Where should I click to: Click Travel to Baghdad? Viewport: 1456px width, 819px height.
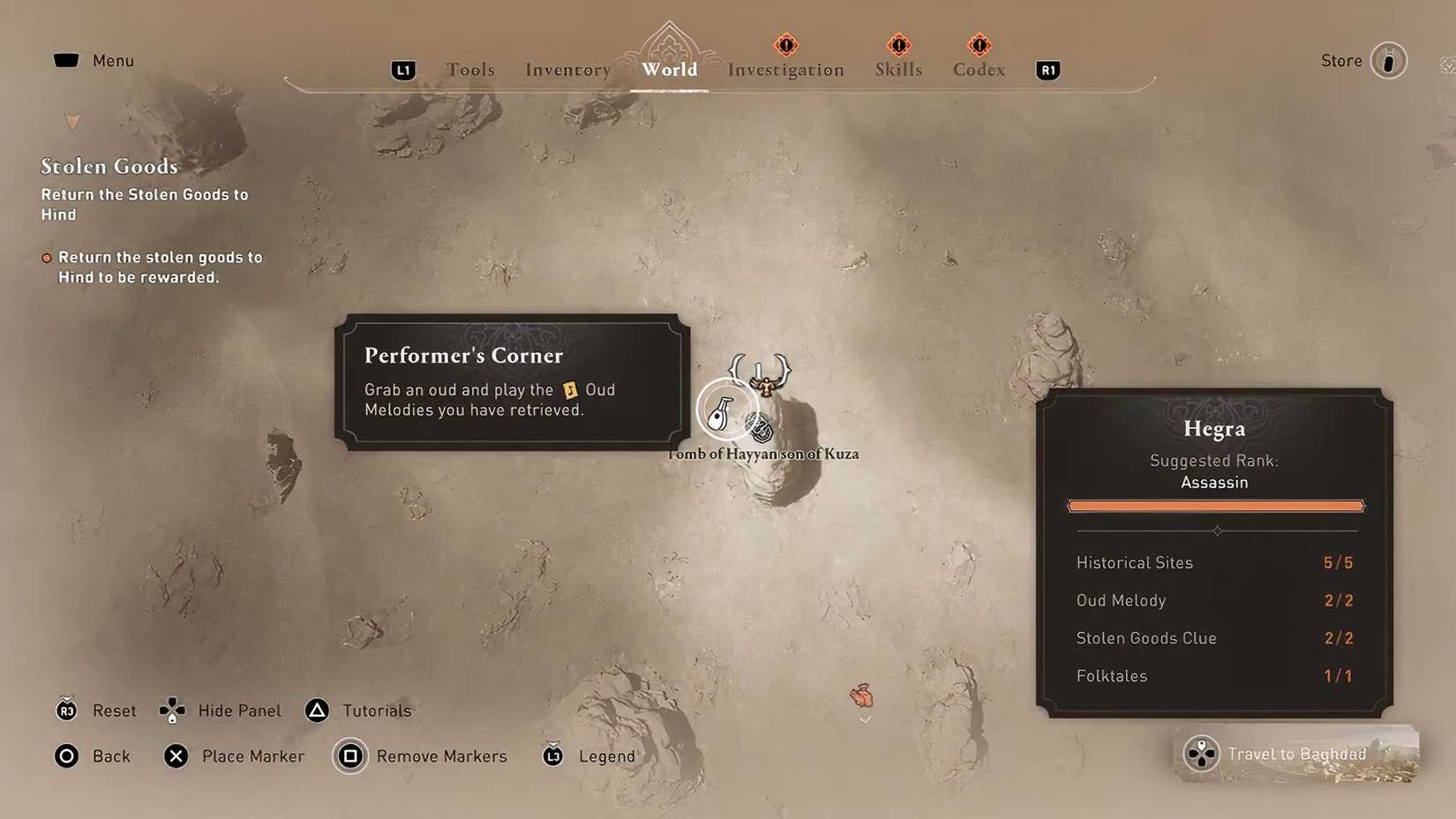(x=1295, y=754)
